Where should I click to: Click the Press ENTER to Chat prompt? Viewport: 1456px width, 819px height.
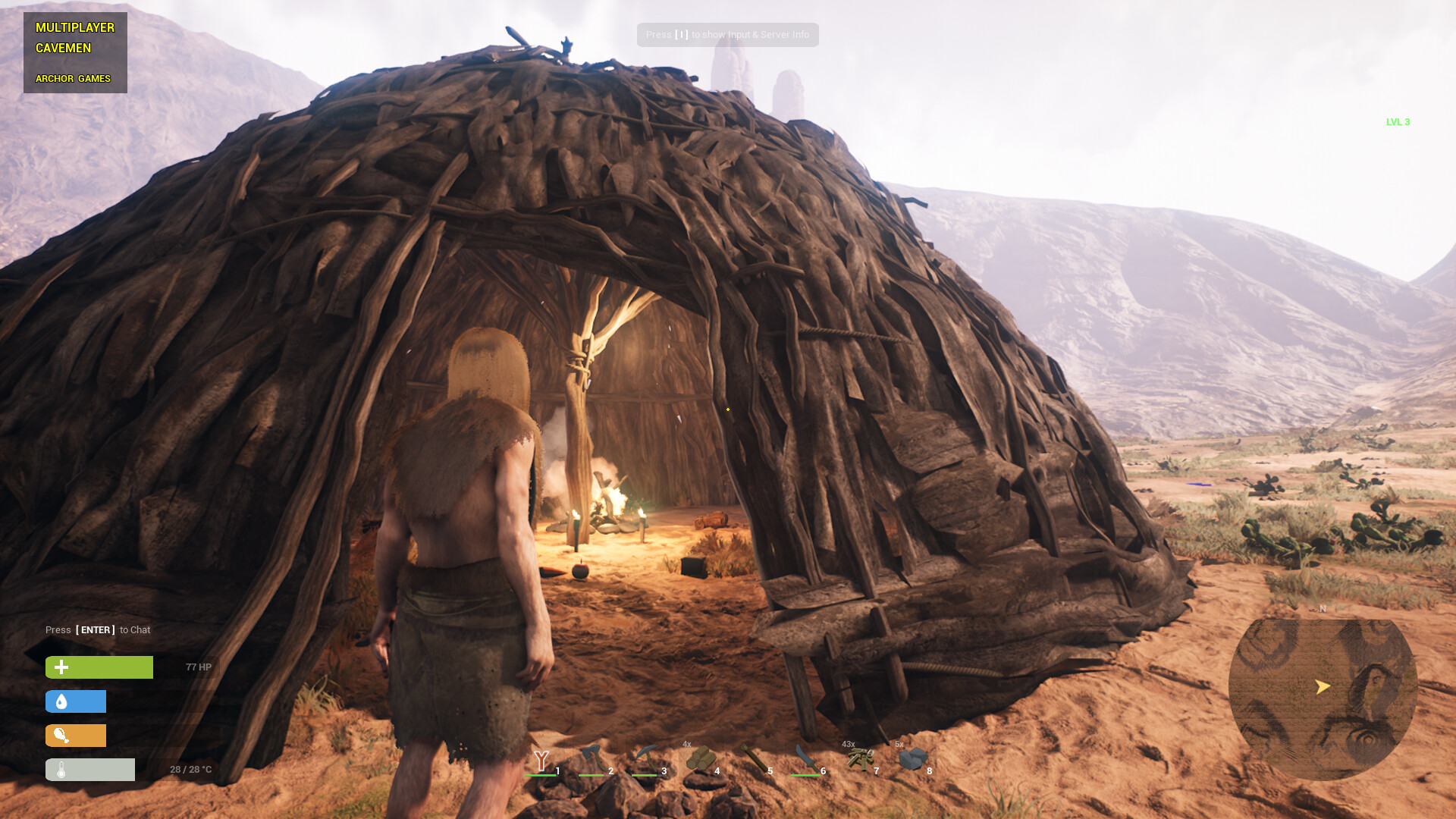[x=97, y=630]
